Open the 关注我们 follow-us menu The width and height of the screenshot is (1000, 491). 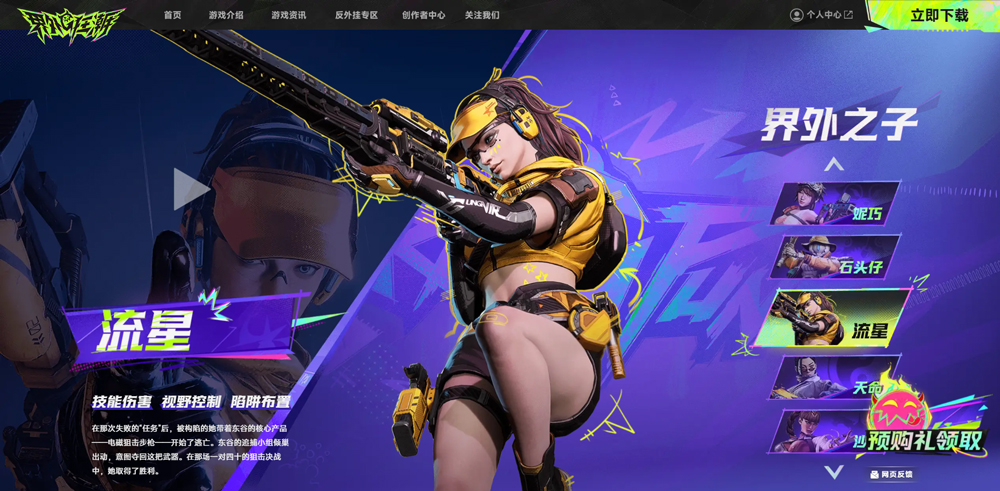click(482, 15)
